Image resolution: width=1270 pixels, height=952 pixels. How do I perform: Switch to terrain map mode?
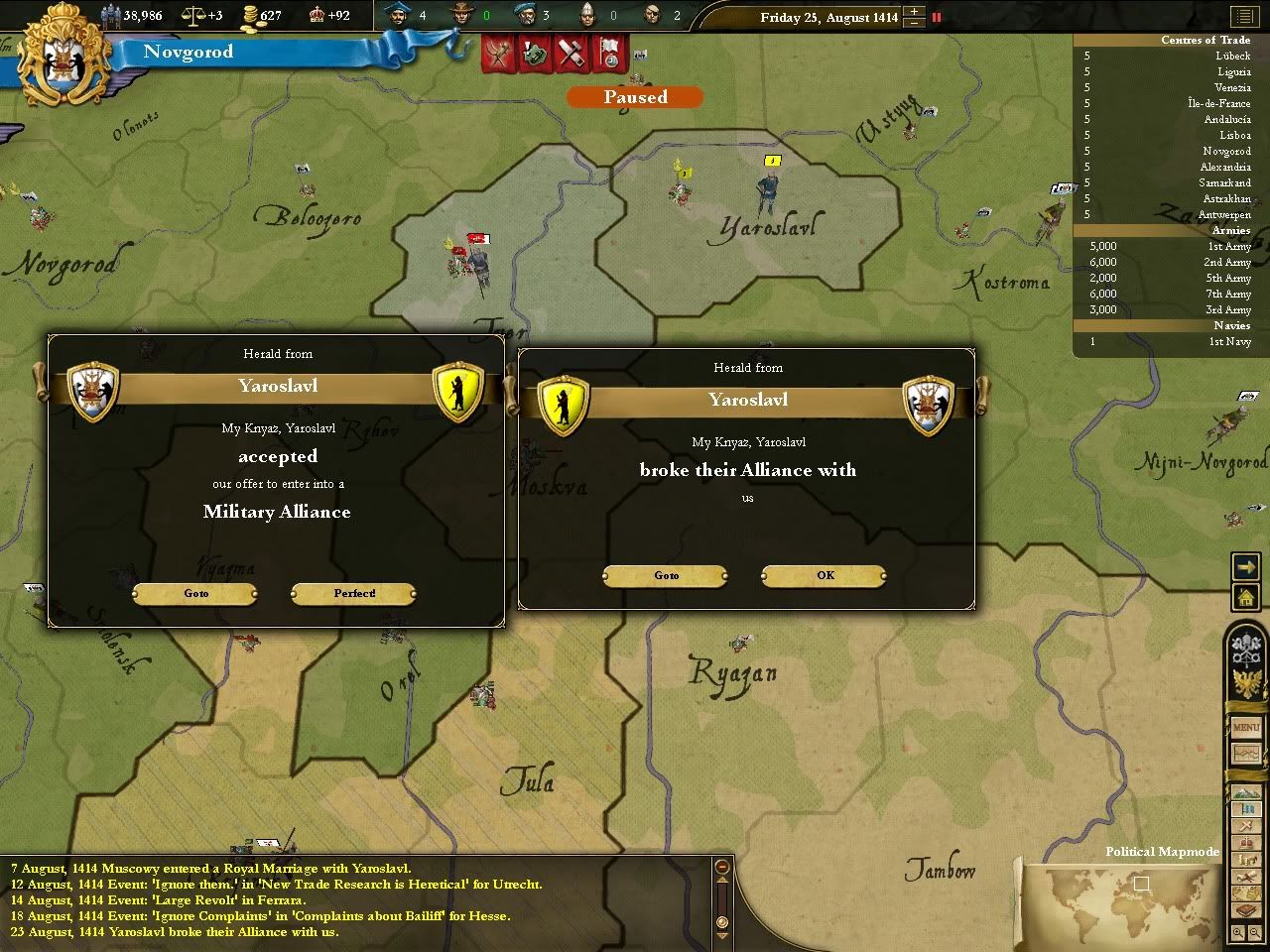1246,794
